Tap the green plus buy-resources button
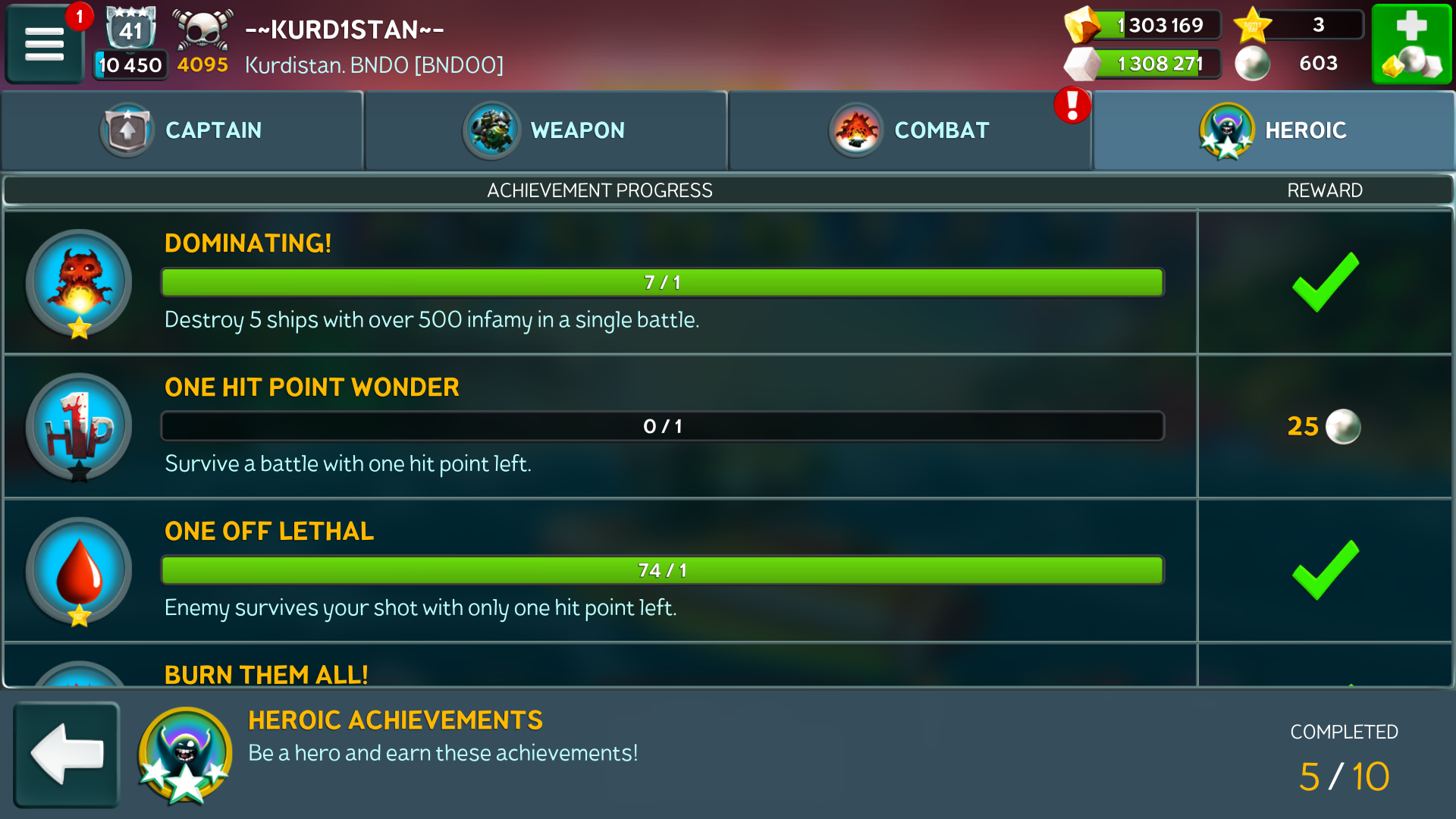Image resolution: width=1456 pixels, height=819 pixels. [1411, 43]
